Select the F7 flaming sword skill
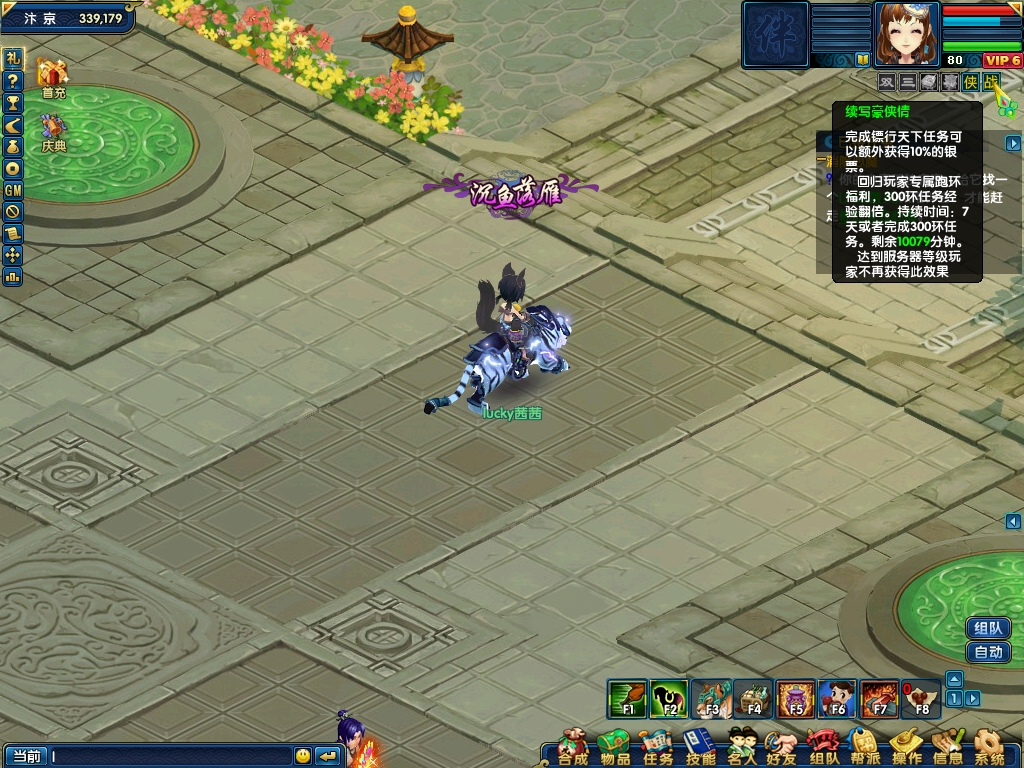The height and width of the screenshot is (768, 1024). pyautogui.click(x=879, y=698)
